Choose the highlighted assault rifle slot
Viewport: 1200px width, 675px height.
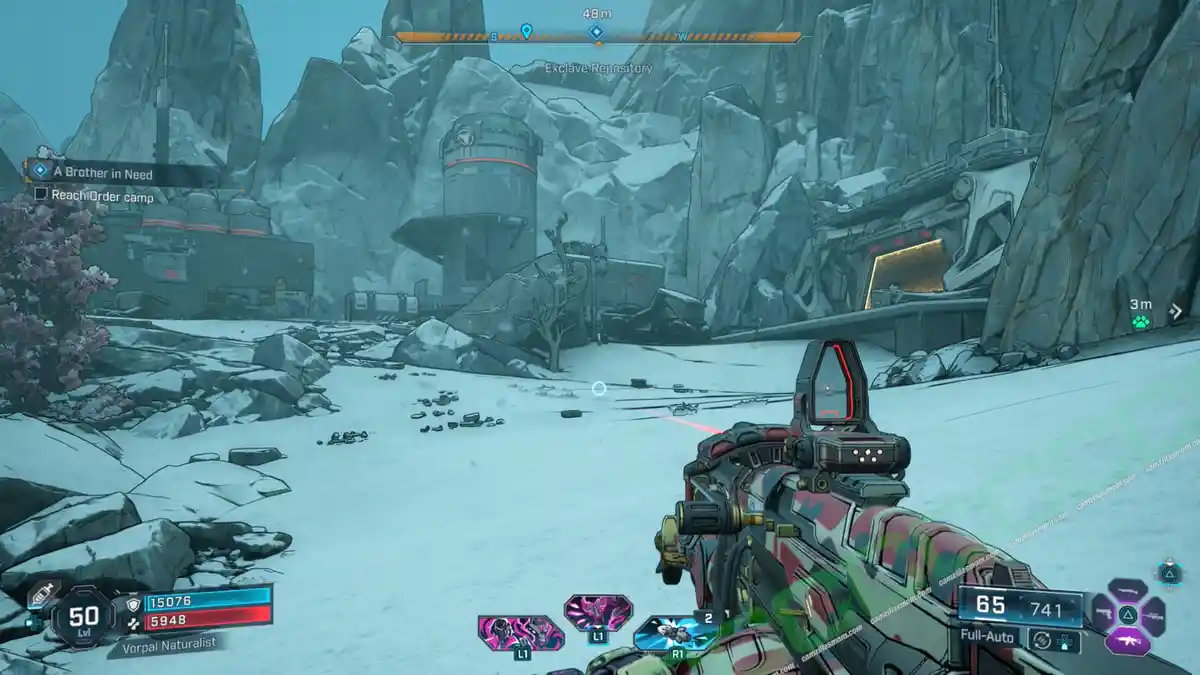(x=1127, y=639)
